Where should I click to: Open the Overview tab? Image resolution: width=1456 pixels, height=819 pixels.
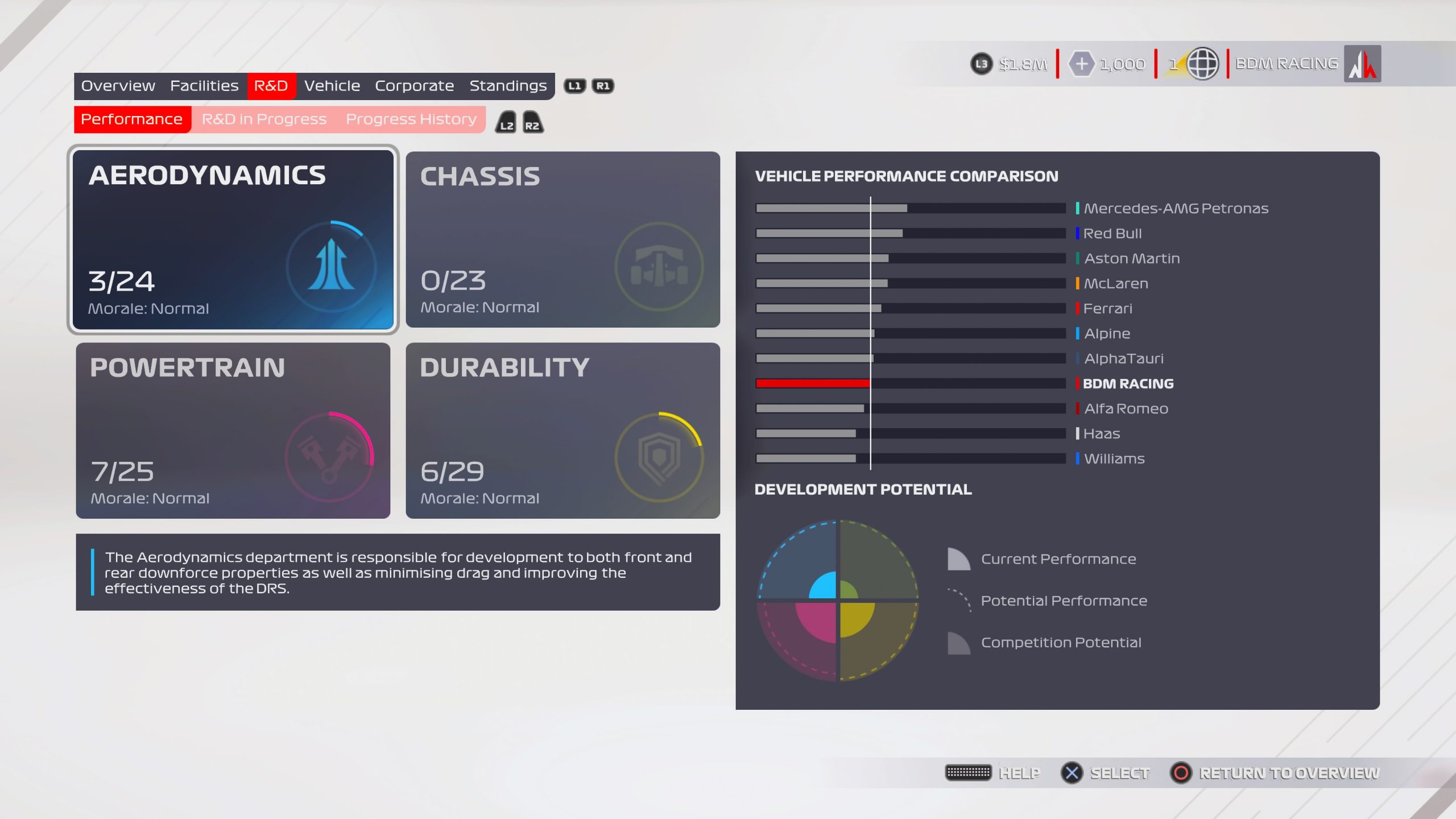(118, 86)
